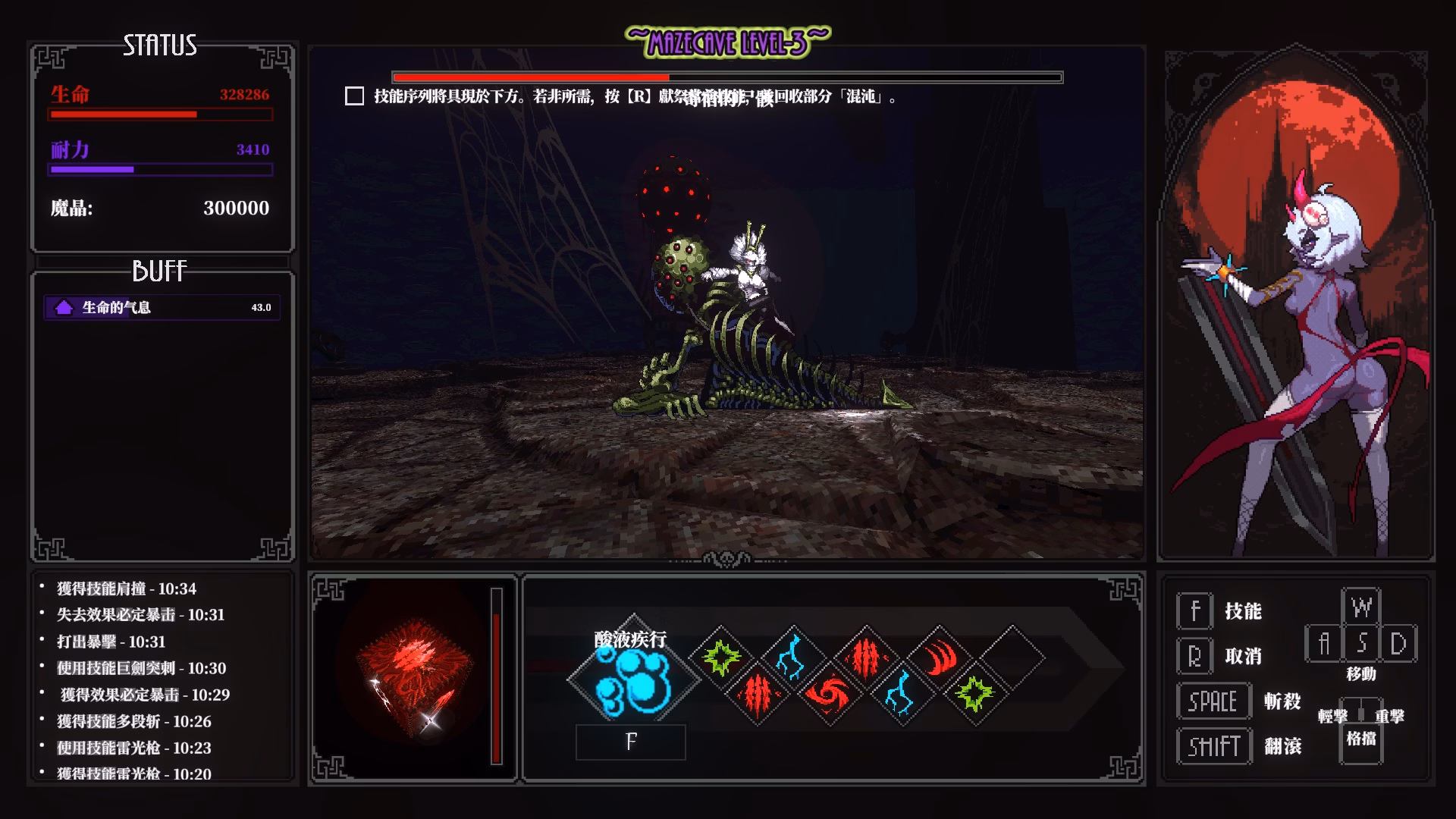
Task: Choose the red swirl vortex skill
Action: pos(828,693)
